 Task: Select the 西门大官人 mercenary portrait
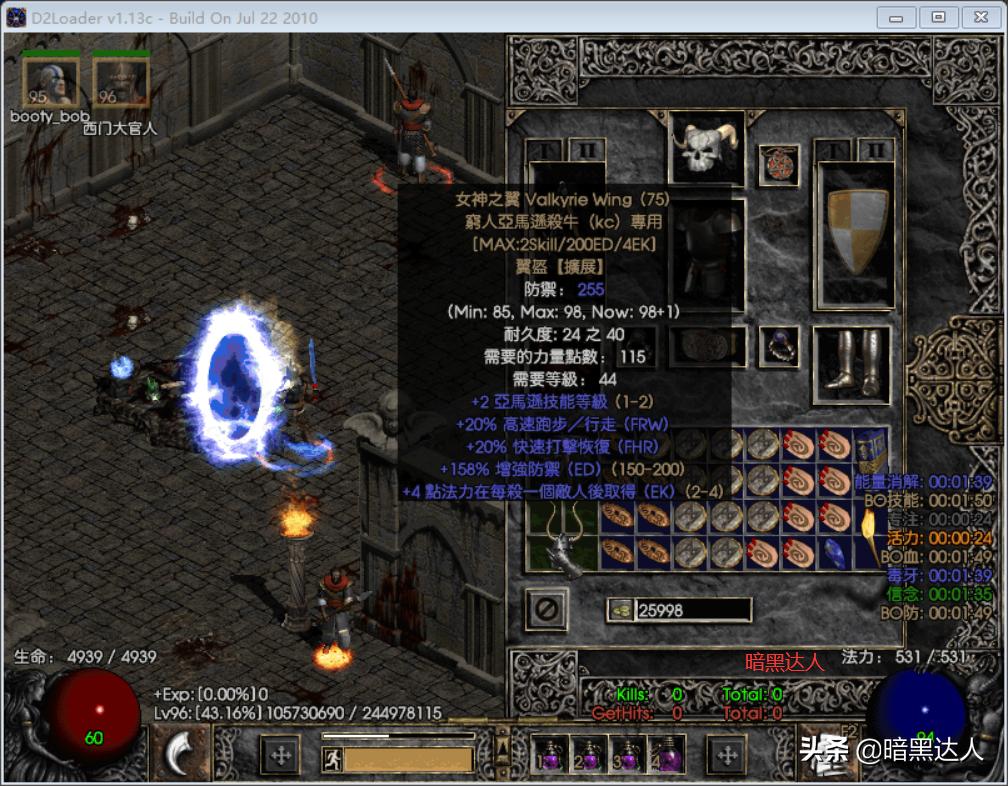click(121, 82)
